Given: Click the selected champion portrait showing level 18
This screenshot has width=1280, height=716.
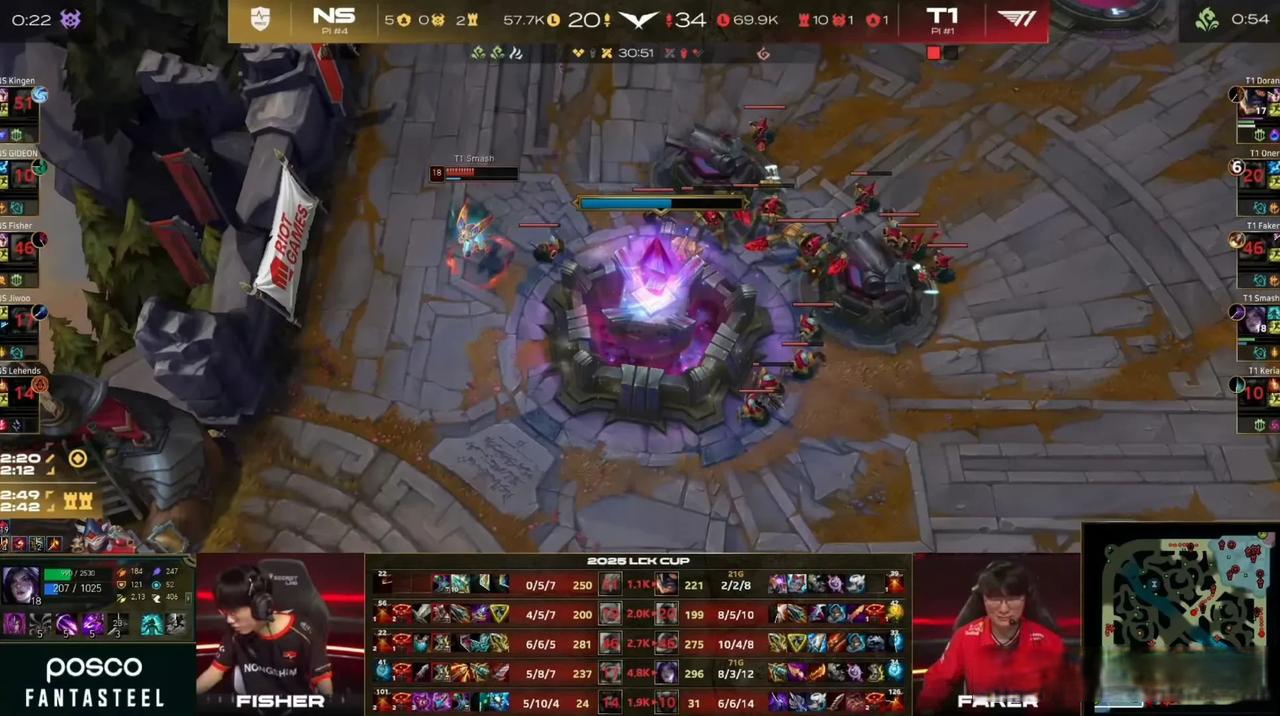Looking at the screenshot, I should click(20, 587).
